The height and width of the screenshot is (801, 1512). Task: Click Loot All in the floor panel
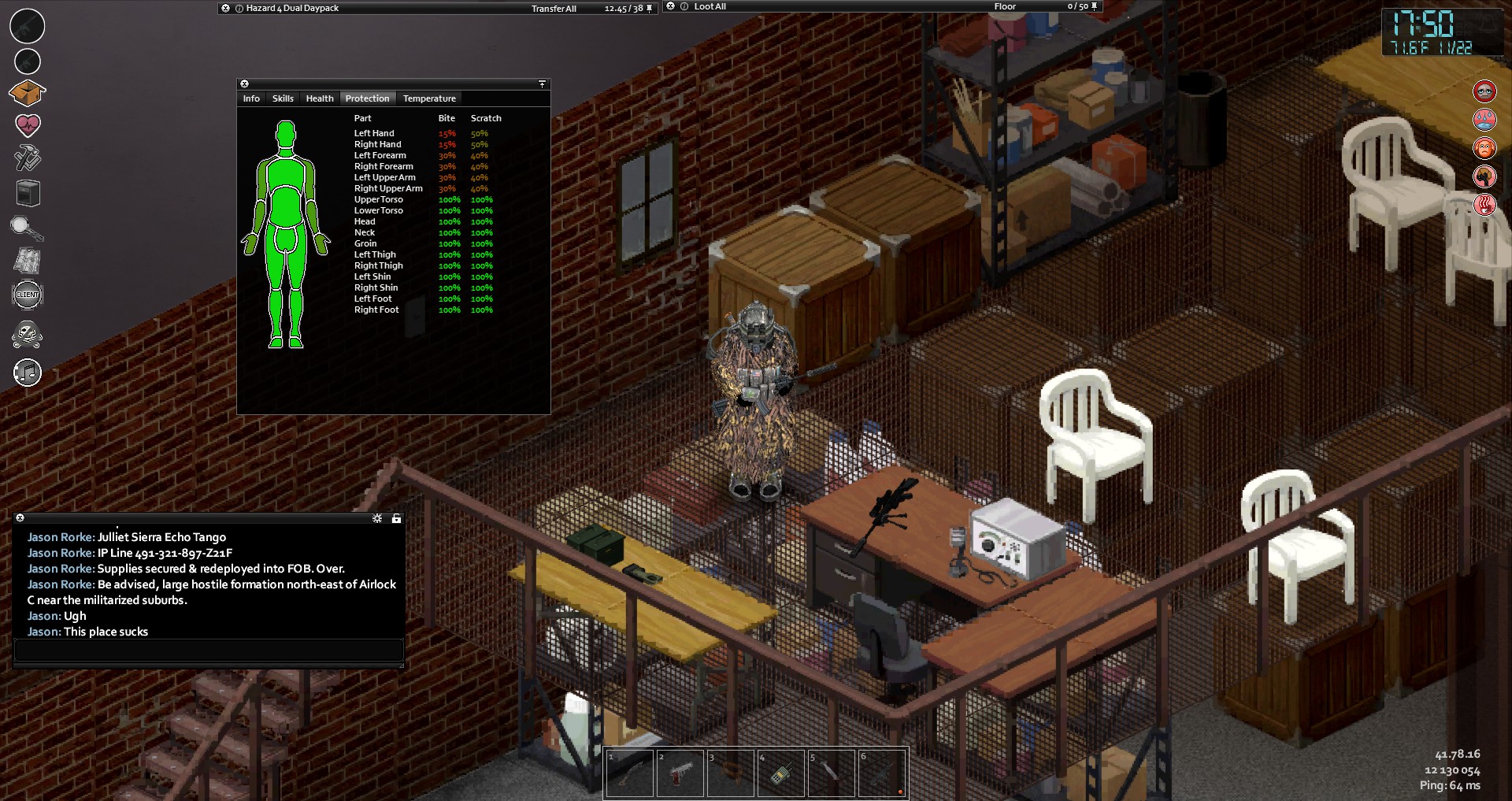[x=710, y=6]
